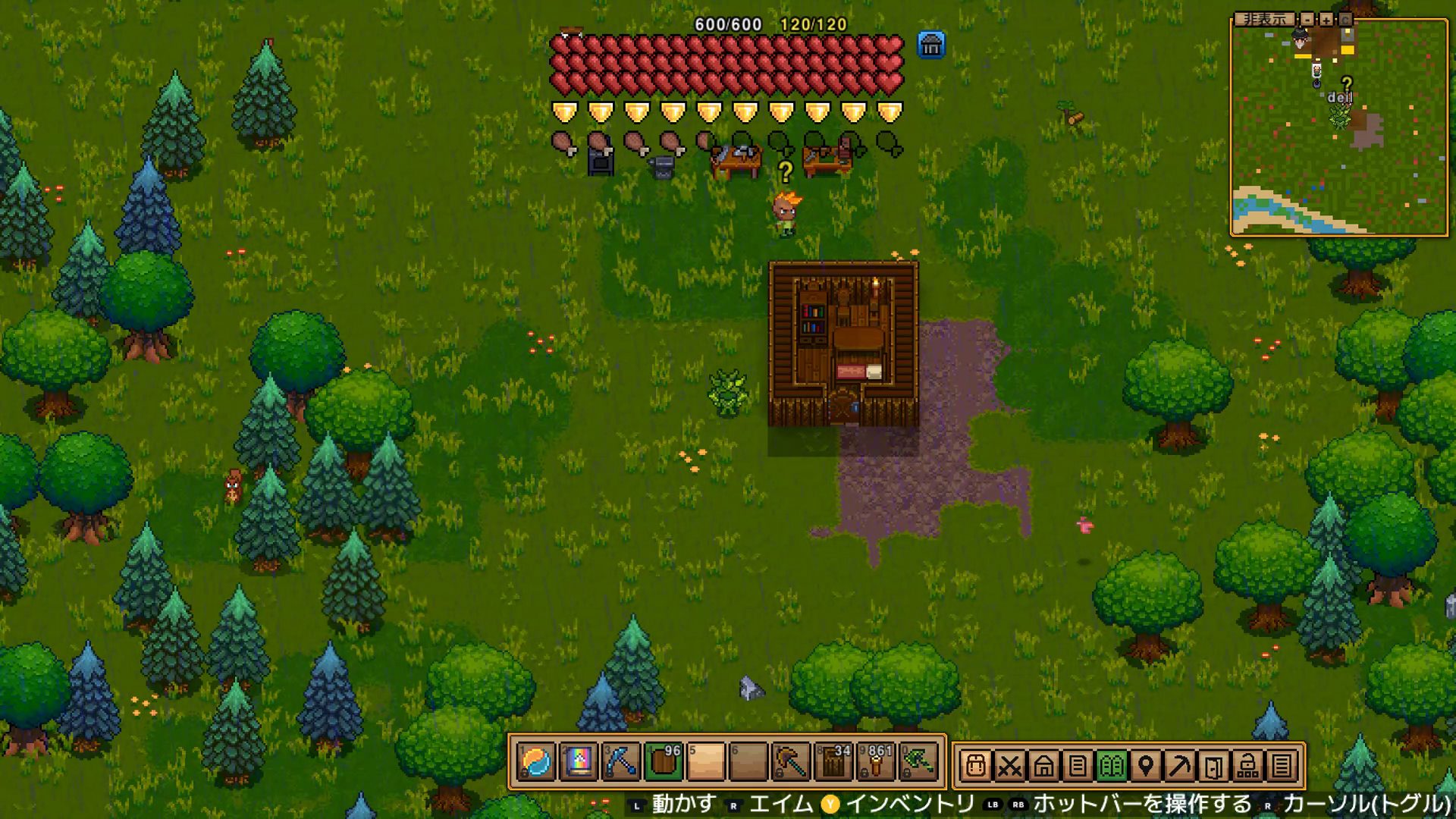1456x819 pixels.
Task: Select the green axe hotbar slot
Action: (x=918, y=762)
